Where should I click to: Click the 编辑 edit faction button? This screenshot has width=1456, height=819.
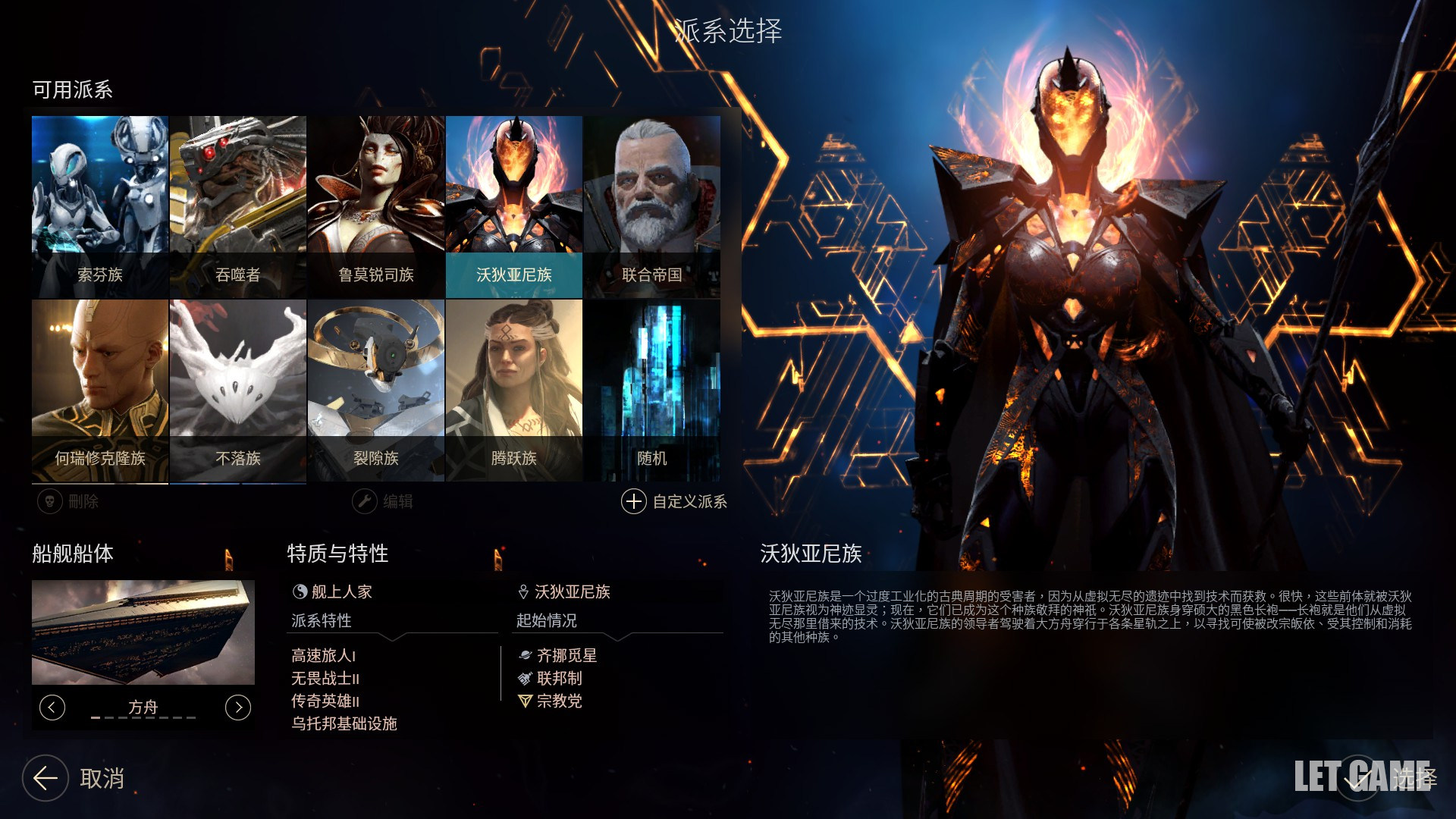[383, 501]
